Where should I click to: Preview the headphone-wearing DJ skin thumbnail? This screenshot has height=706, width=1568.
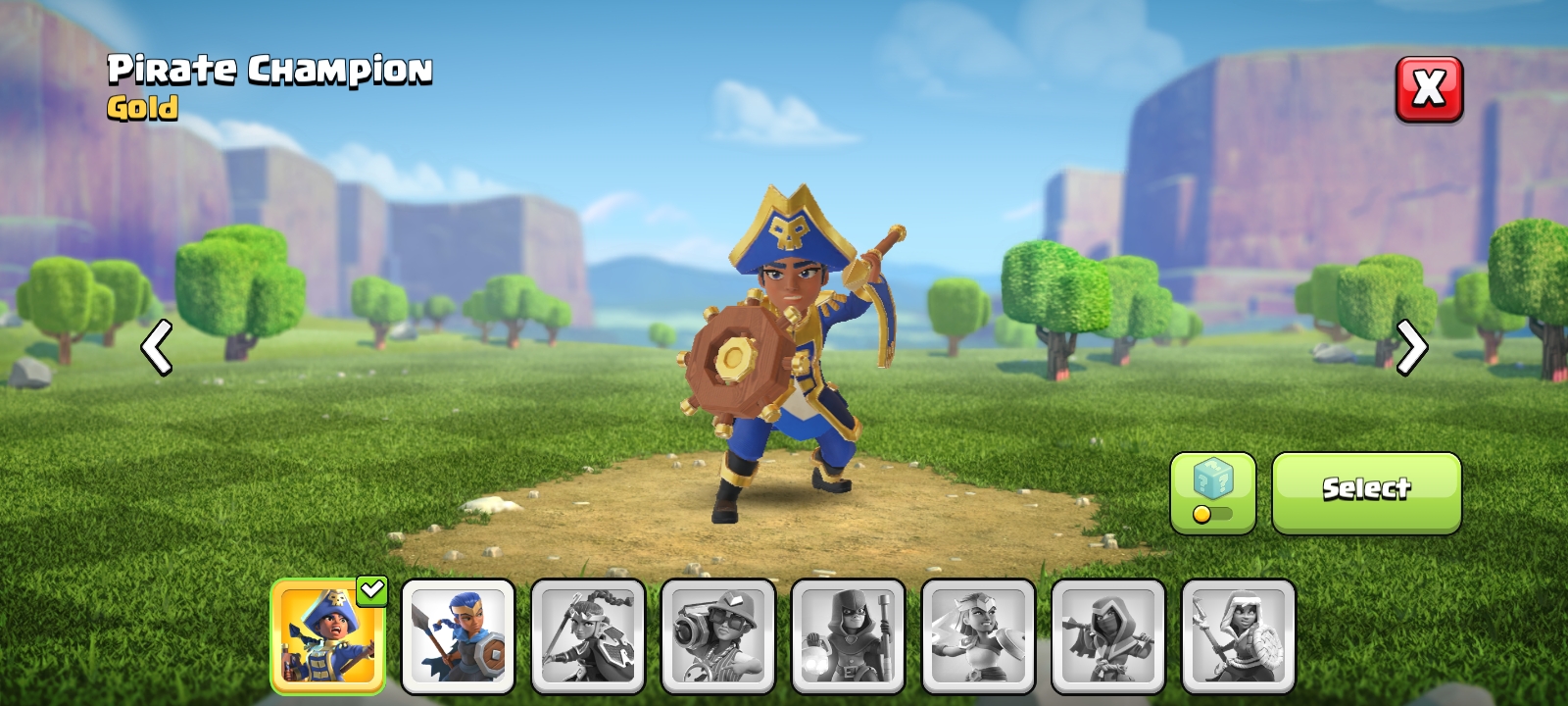click(x=718, y=635)
